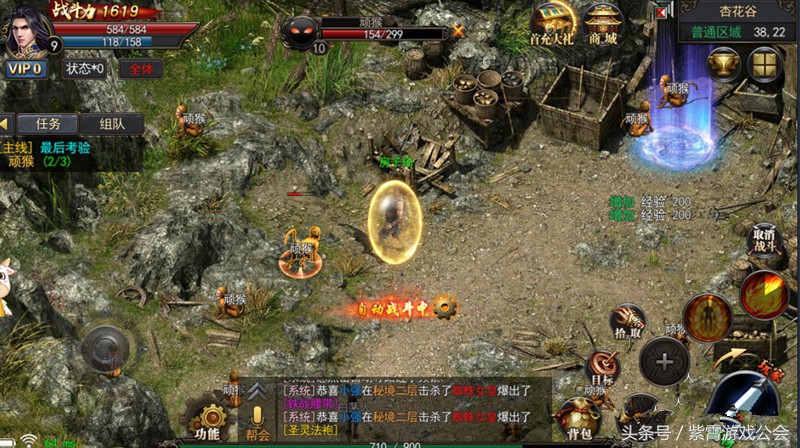The image size is (800, 448).
Task: Open the VIP 0 panel
Action: coord(25,69)
